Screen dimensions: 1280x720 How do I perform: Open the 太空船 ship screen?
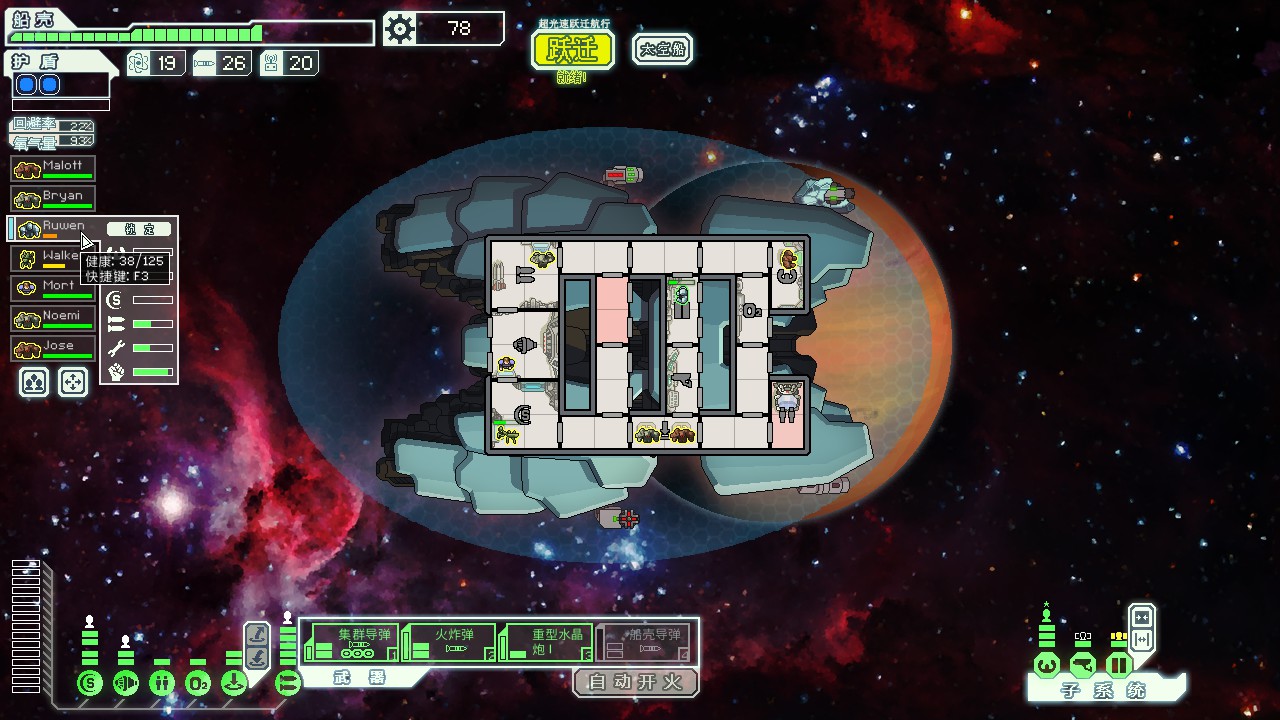point(662,49)
